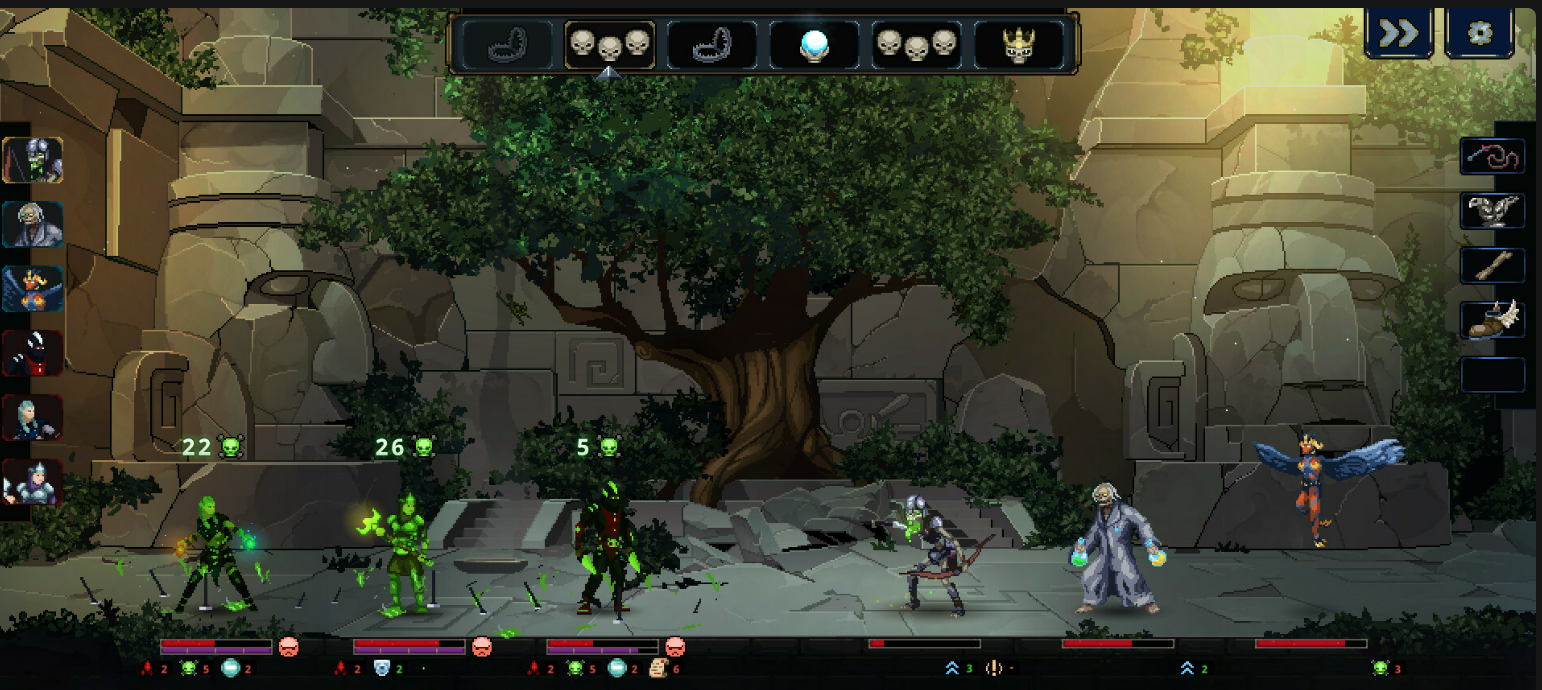Open the gear settings menu
The width and height of the screenshot is (1542, 690).
[x=1479, y=34]
